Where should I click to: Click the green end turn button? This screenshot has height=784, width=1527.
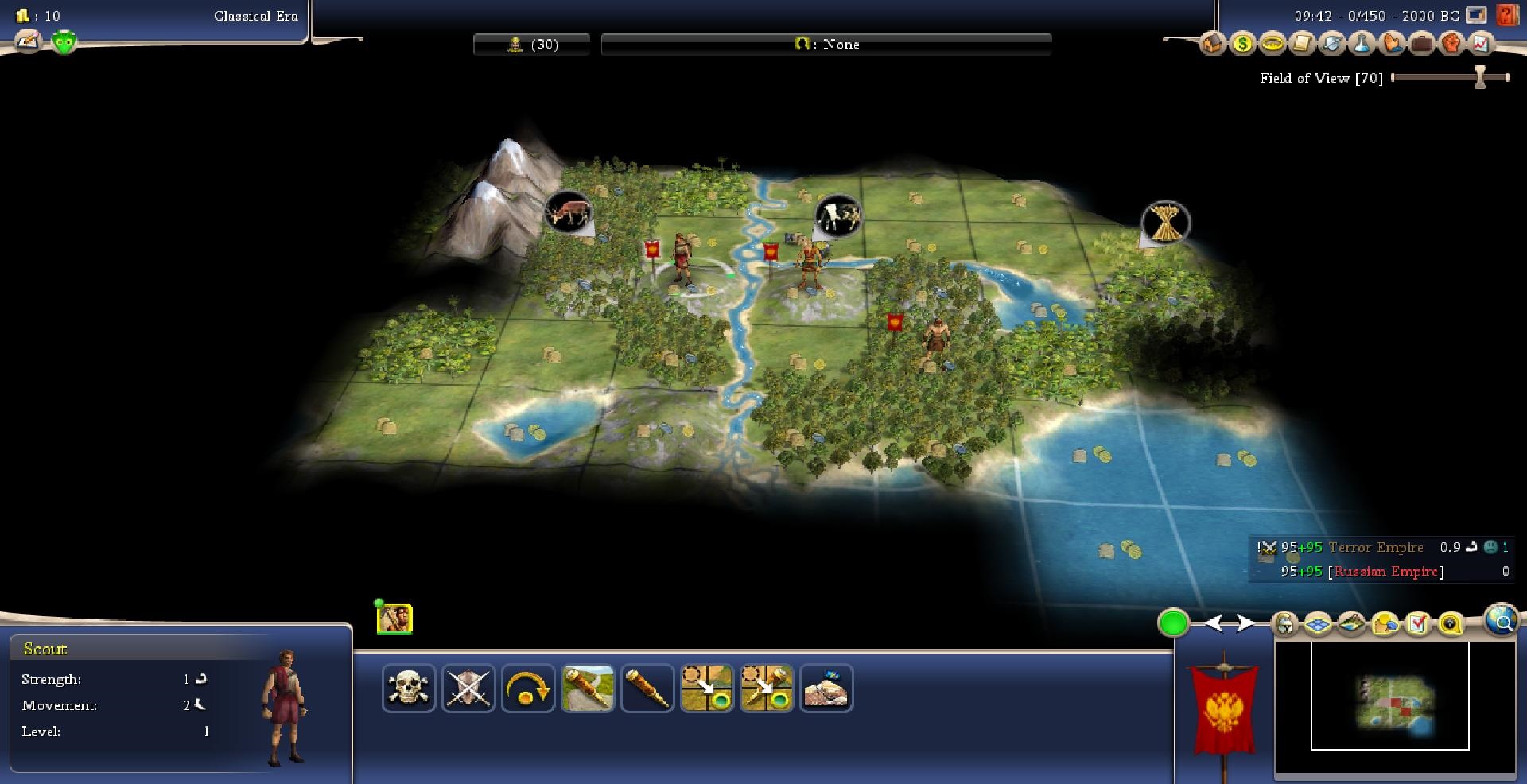(1173, 623)
